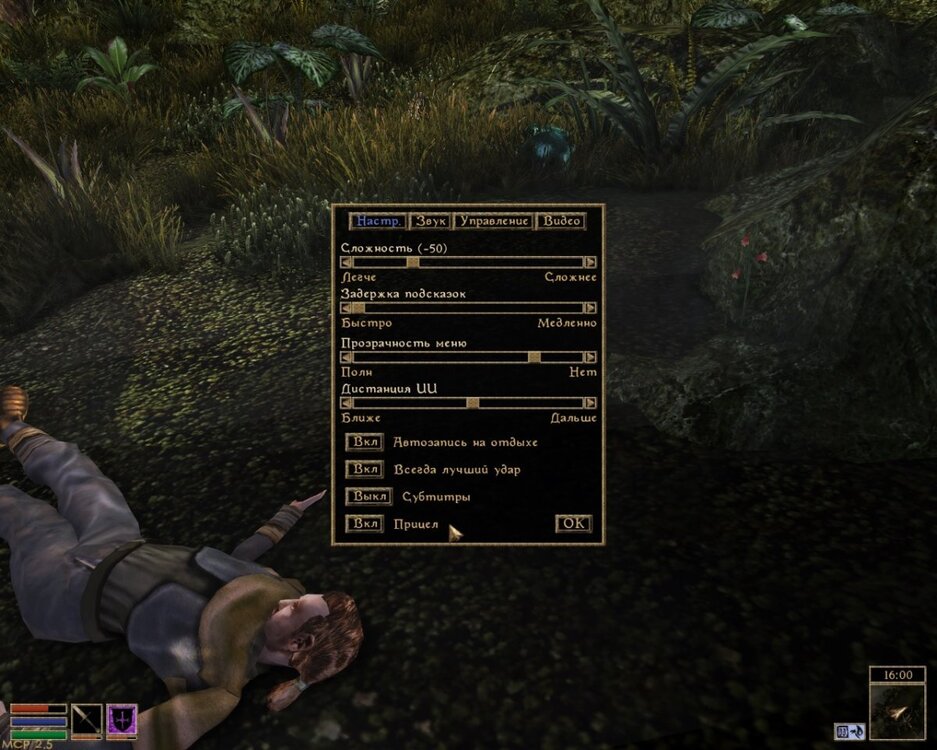The width and height of the screenshot is (937, 750).
Task: Click the Прозрачность меню slider handle
Action: coord(534,357)
